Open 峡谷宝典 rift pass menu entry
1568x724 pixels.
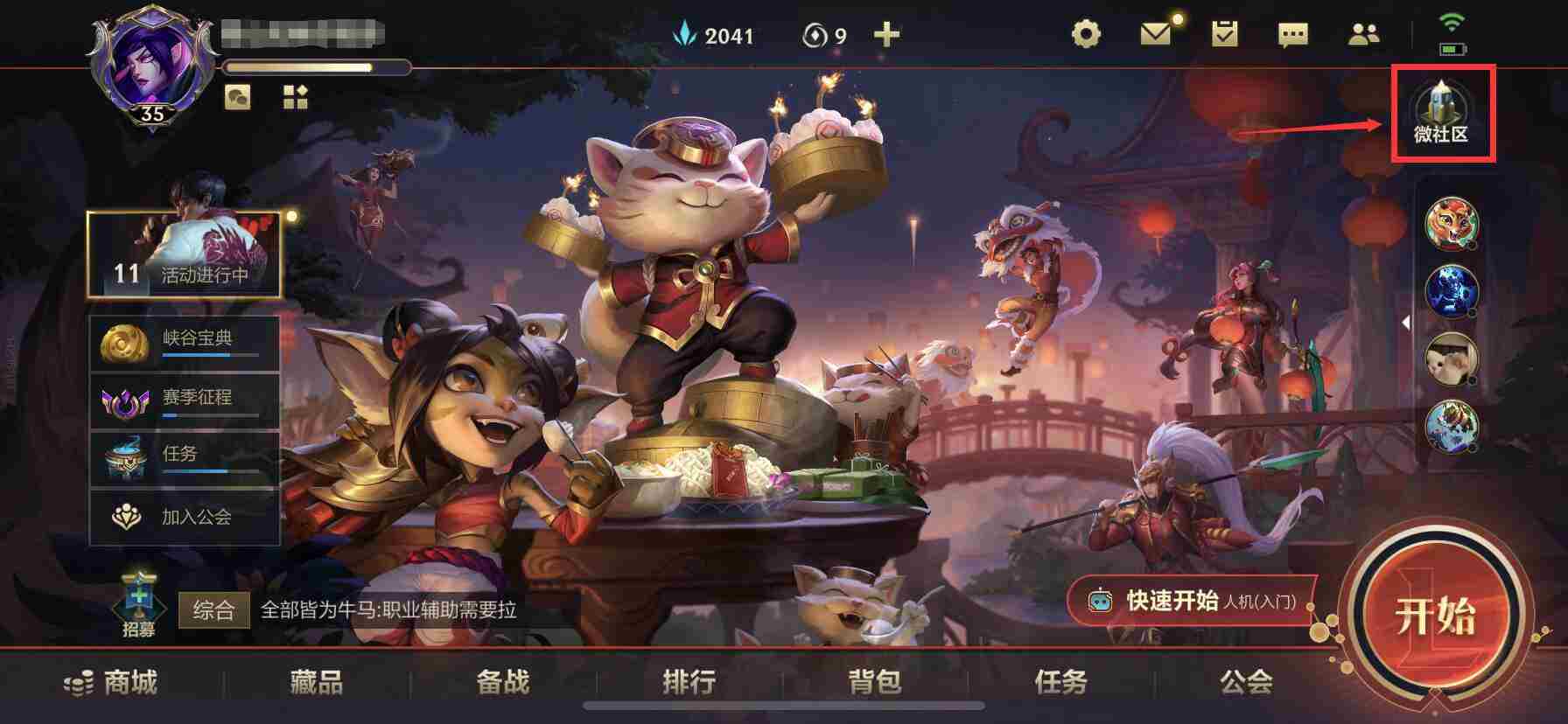pos(184,341)
